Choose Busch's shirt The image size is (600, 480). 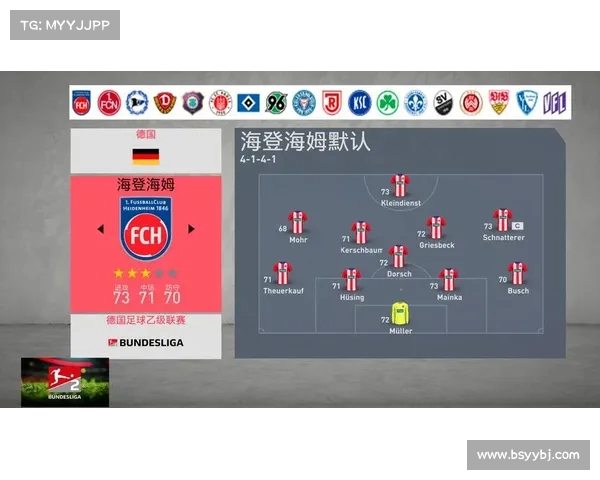(x=517, y=273)
